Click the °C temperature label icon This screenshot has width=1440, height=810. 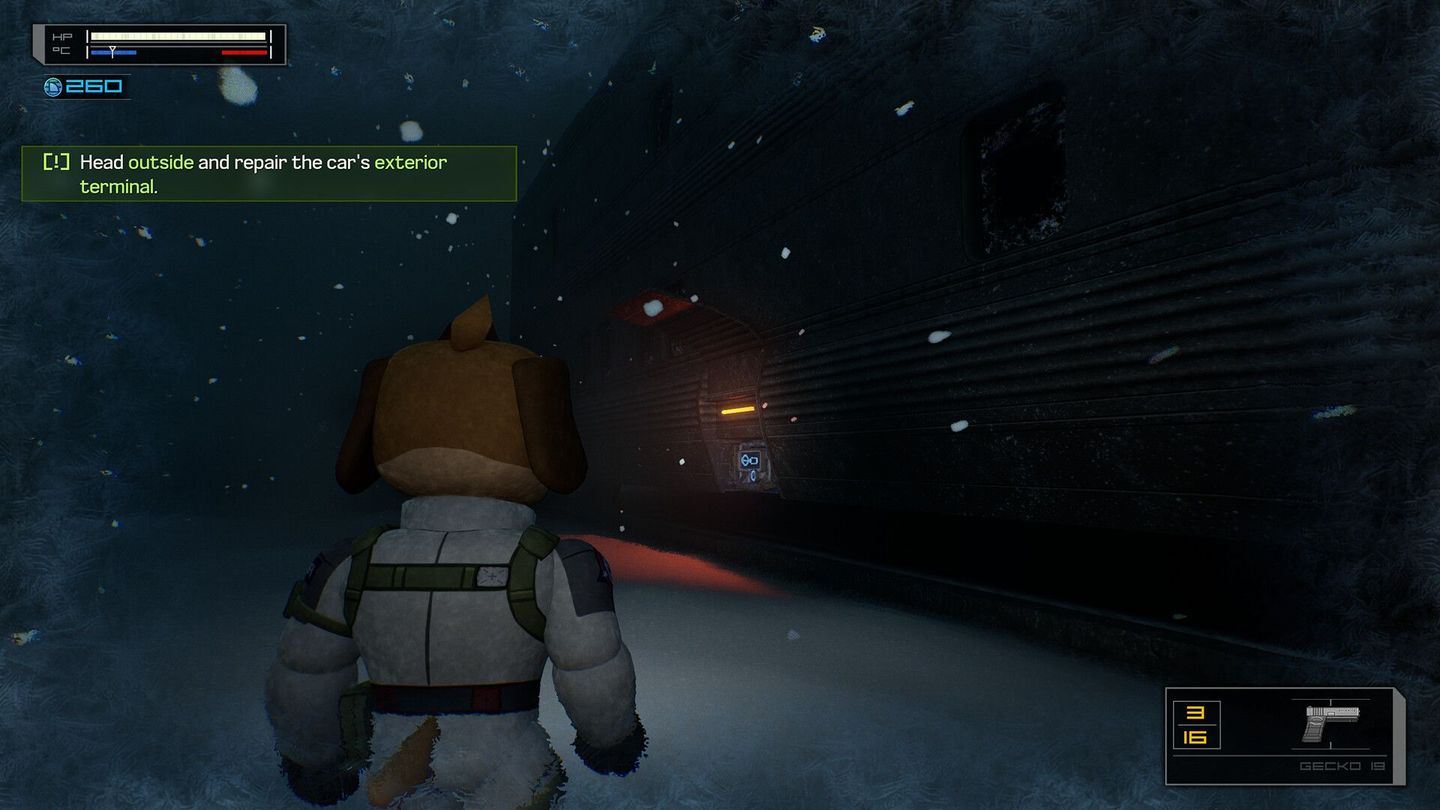60,50
